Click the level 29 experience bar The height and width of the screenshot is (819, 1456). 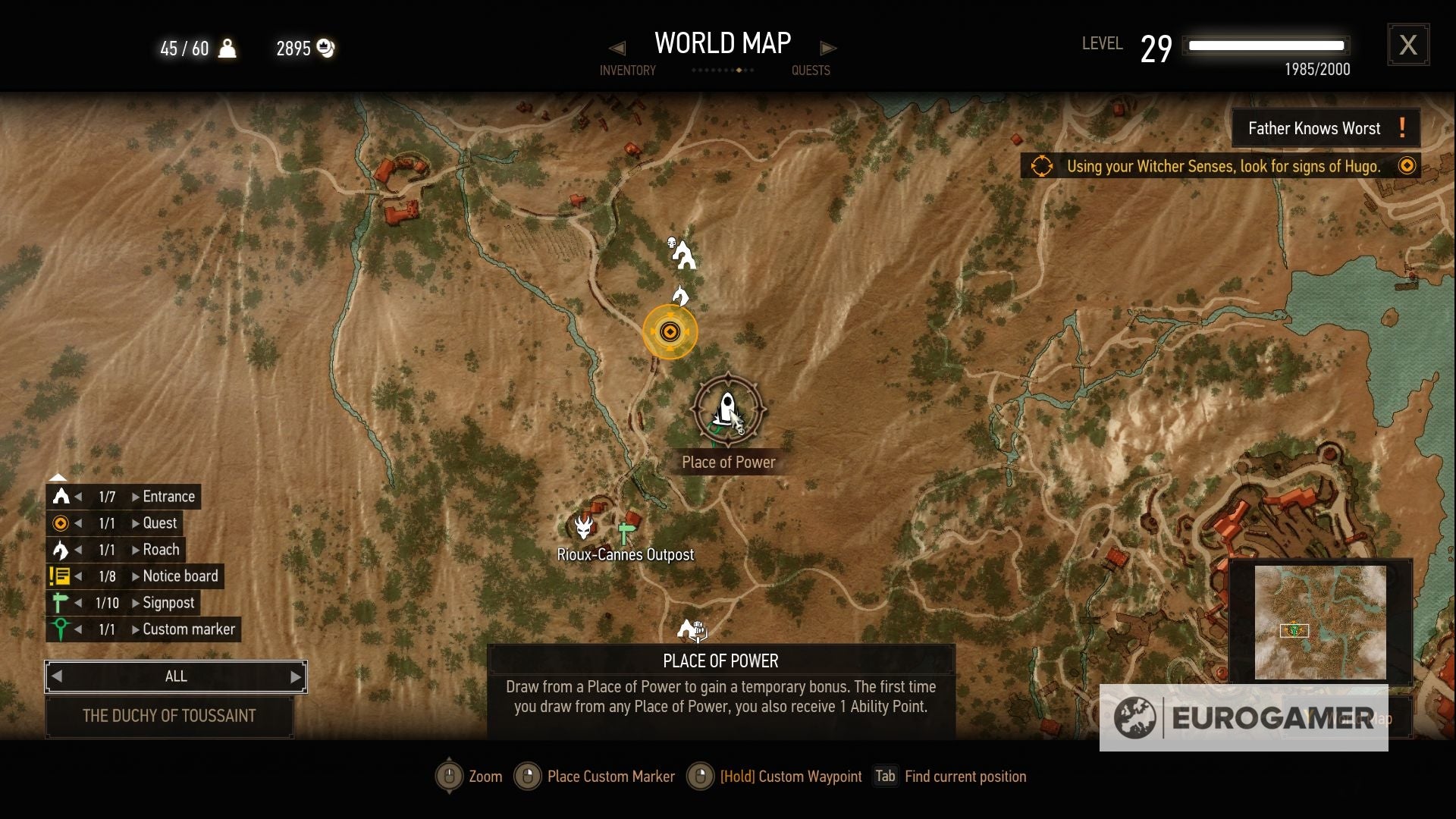coord(1266,45)
